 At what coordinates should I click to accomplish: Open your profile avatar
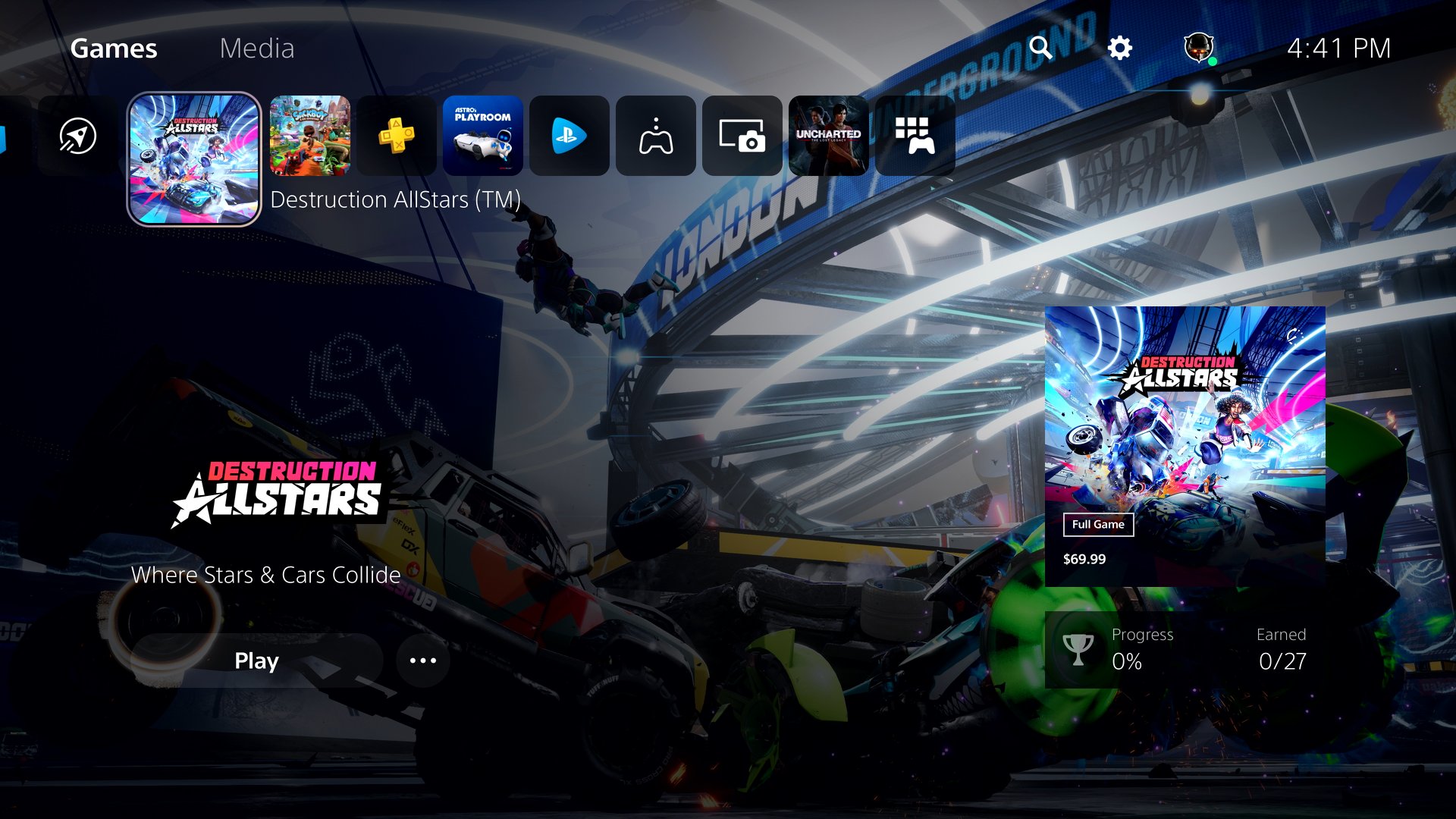[1198, 49]
